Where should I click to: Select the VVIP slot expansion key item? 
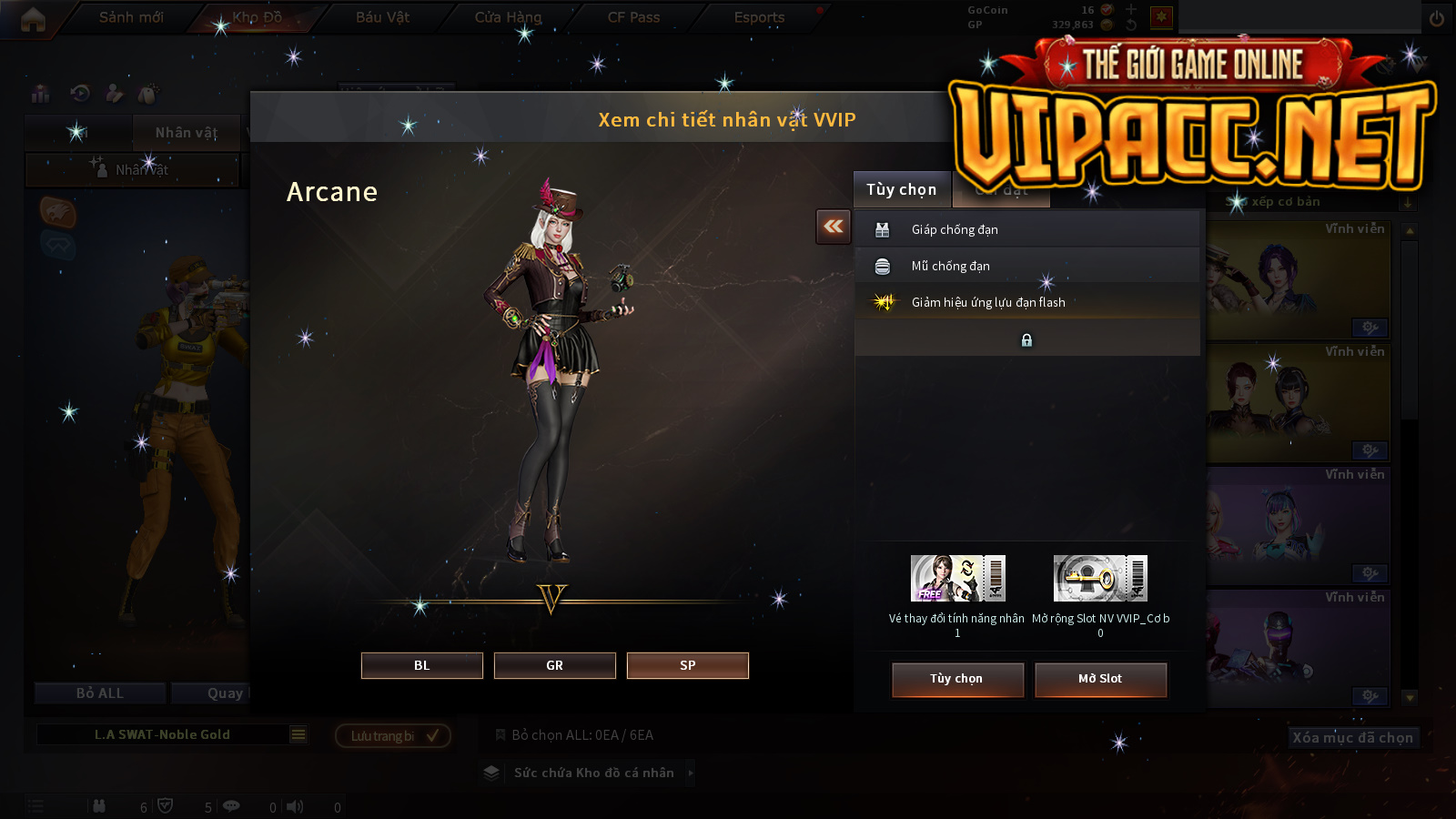[1100, 578]
